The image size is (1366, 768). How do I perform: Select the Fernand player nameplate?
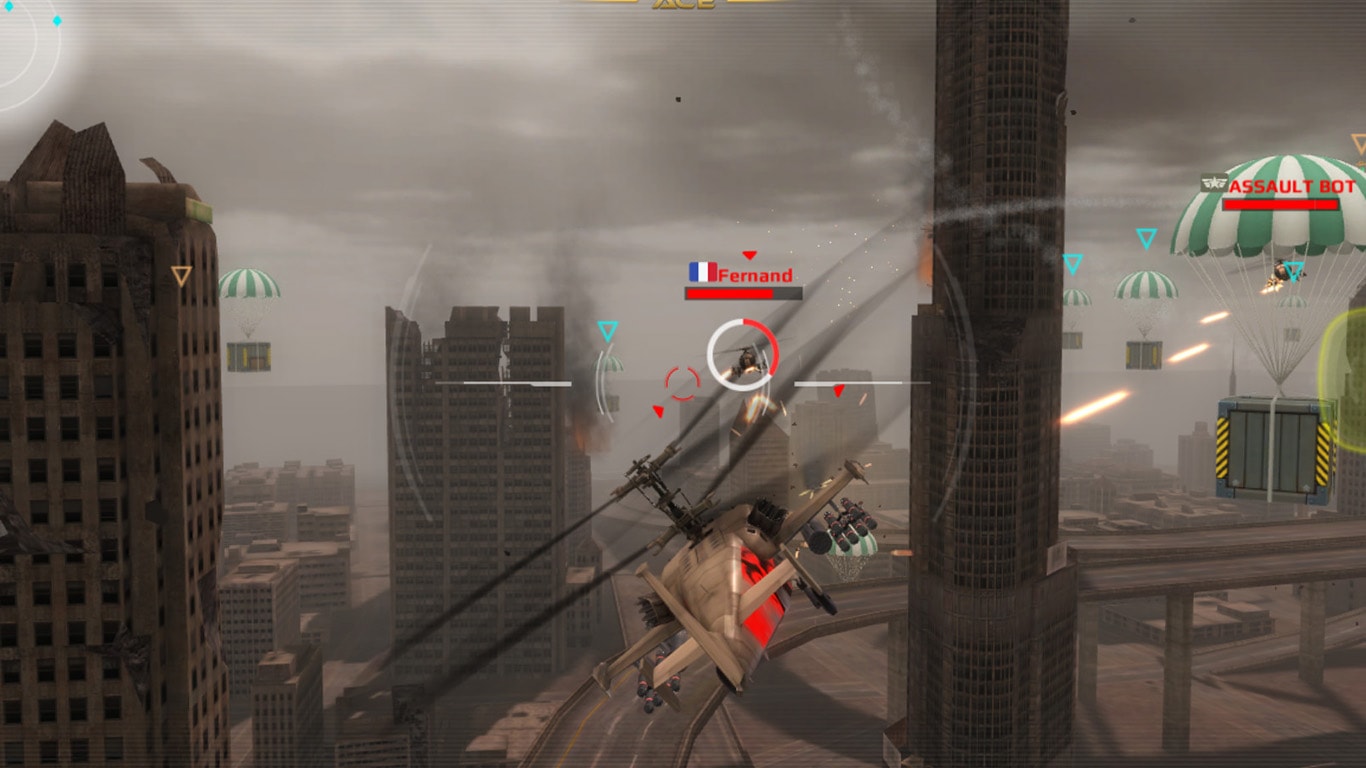click(755, 276)
